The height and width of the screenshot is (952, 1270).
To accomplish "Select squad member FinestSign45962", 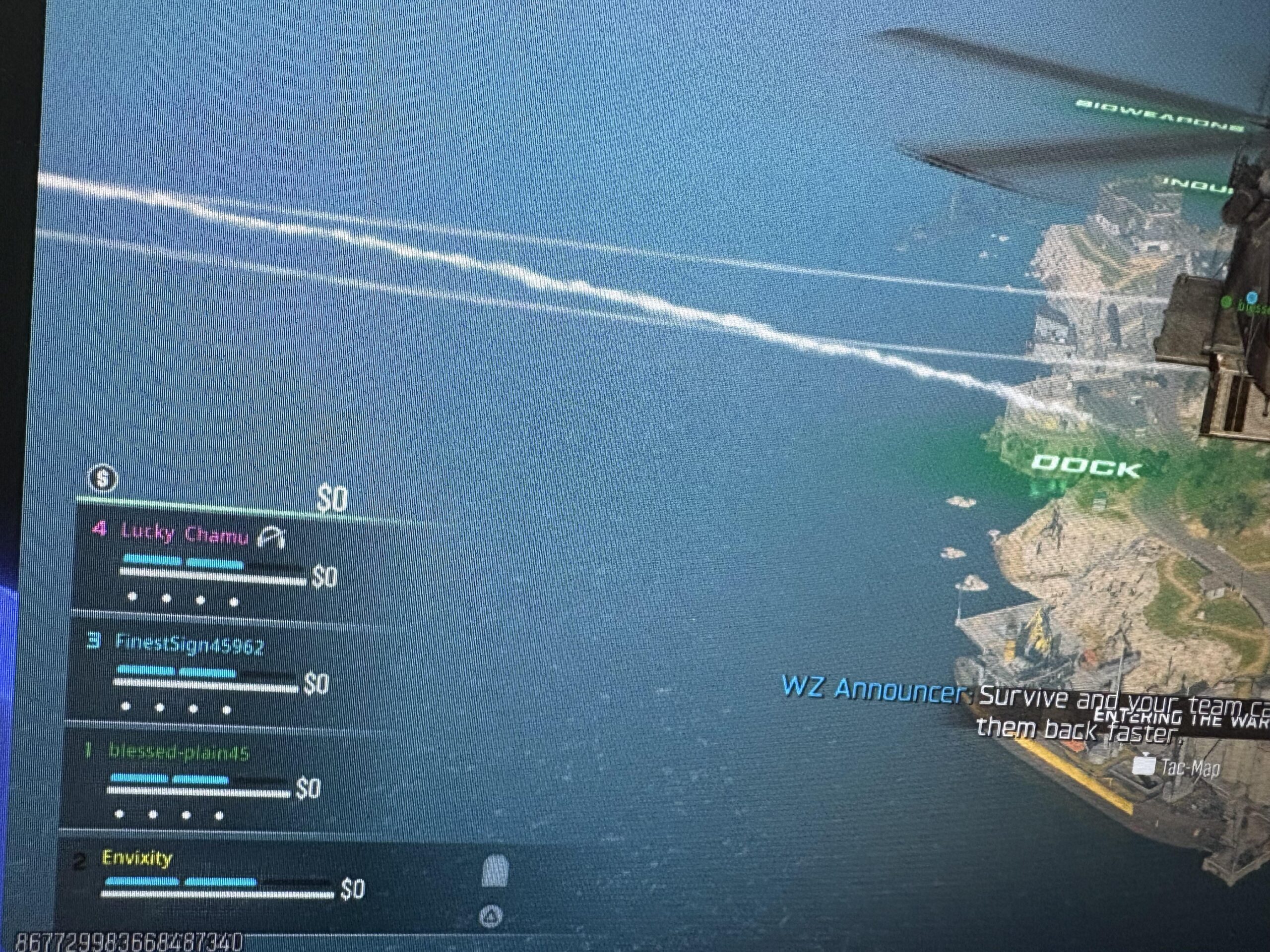I will (190, 645).
